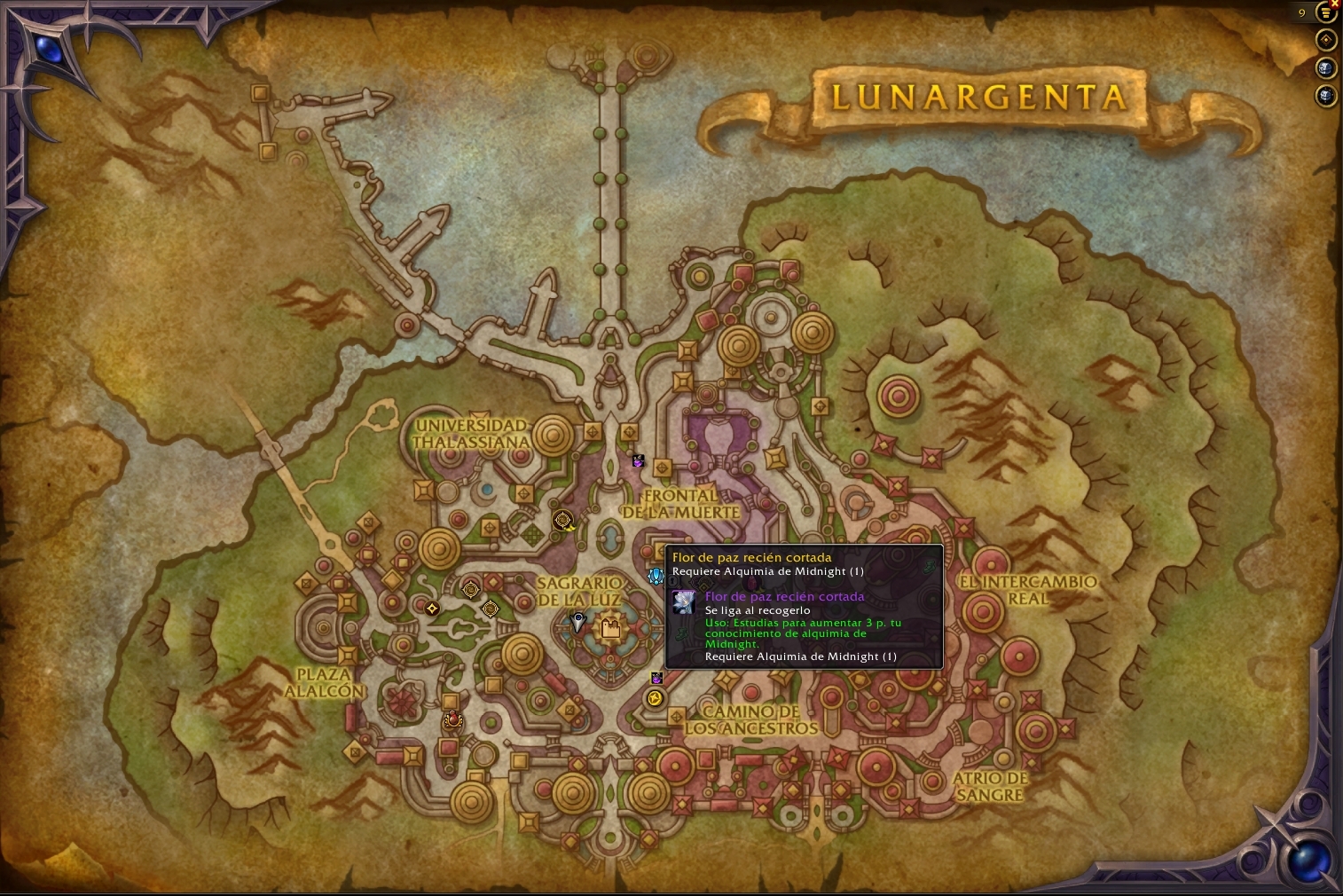1343x896 pixels.
Task: Open the map filter list button
Action: [1326, 13]
